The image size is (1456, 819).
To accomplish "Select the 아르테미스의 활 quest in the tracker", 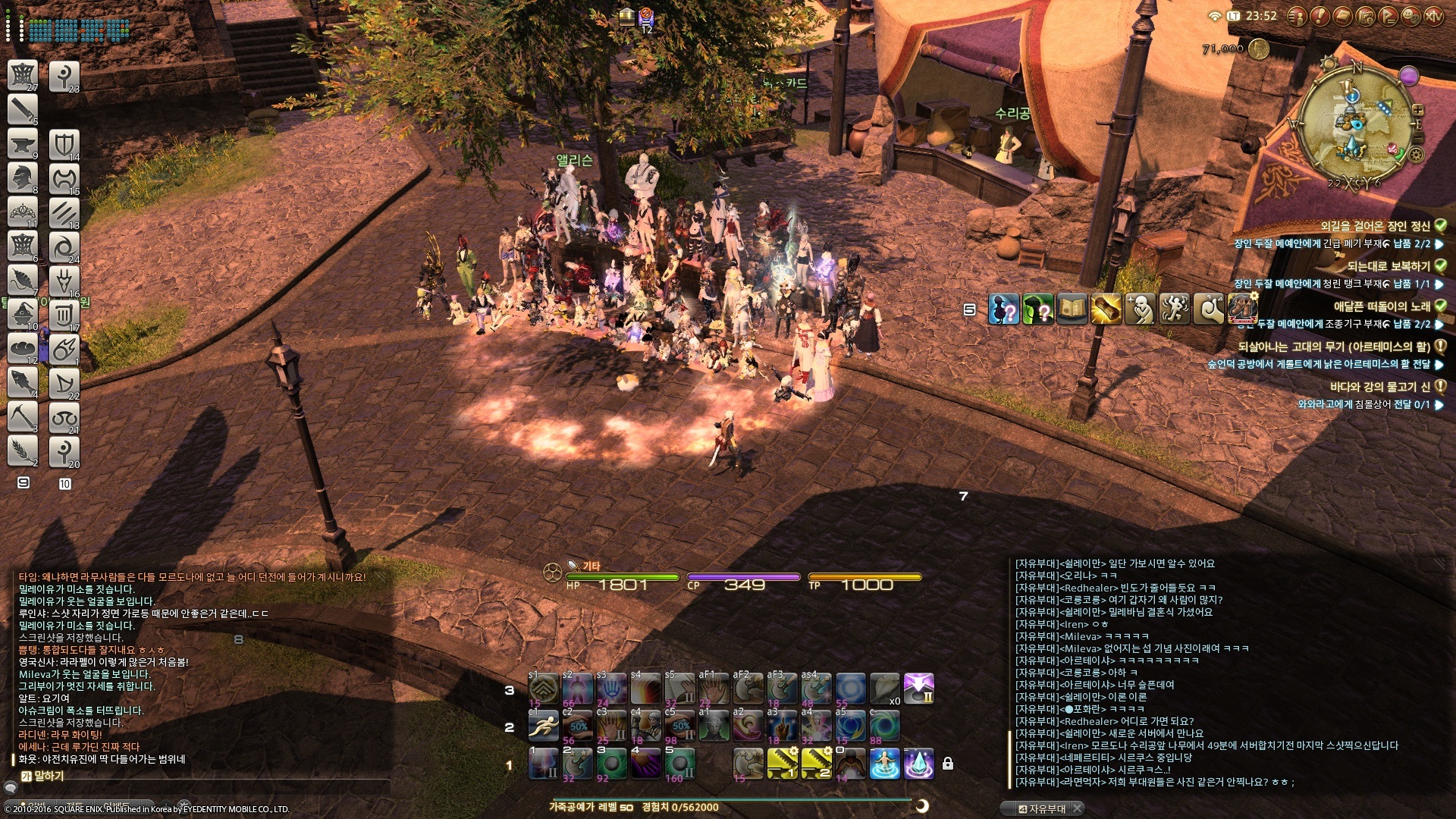I will (x=1333, y=347).
